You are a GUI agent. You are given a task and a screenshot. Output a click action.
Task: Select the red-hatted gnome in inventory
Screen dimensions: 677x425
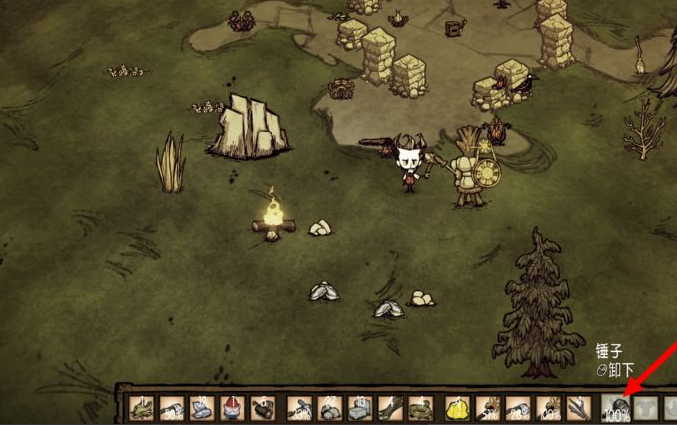click(x=232, y=407)
